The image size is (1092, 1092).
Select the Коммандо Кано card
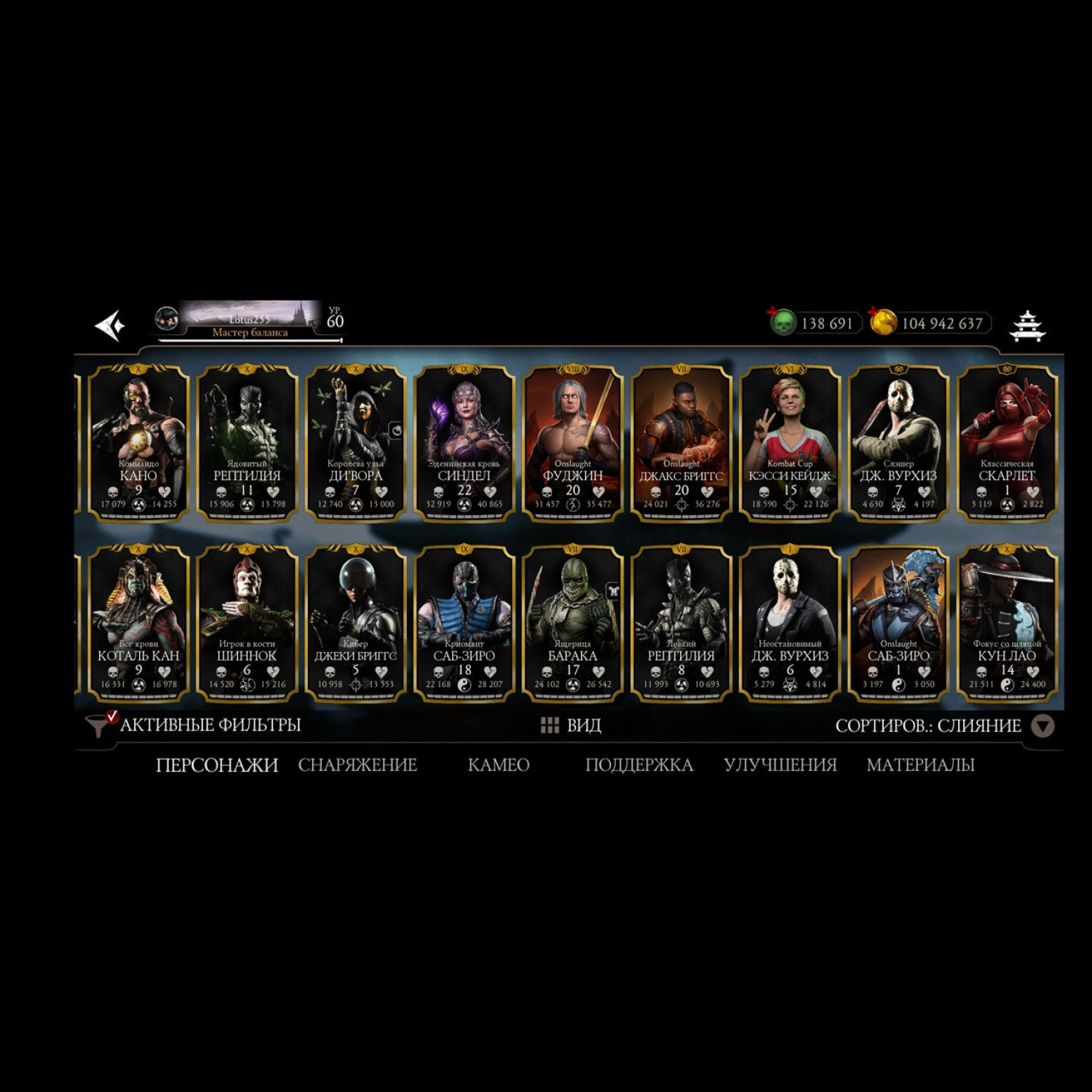coord(138,443)
